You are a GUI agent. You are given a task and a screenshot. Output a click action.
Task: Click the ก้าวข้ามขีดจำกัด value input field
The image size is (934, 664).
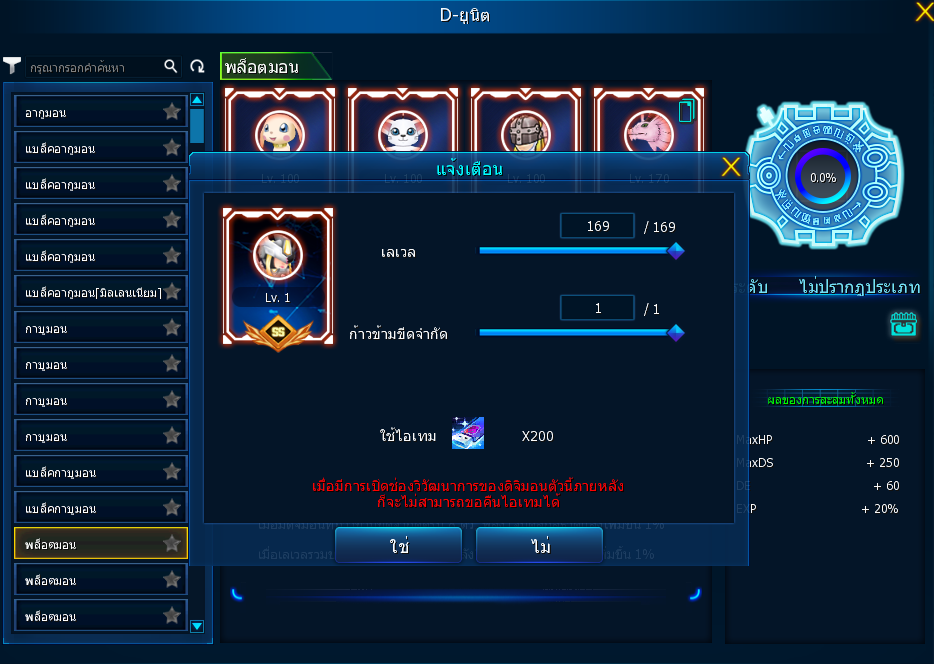click(597, 308)
